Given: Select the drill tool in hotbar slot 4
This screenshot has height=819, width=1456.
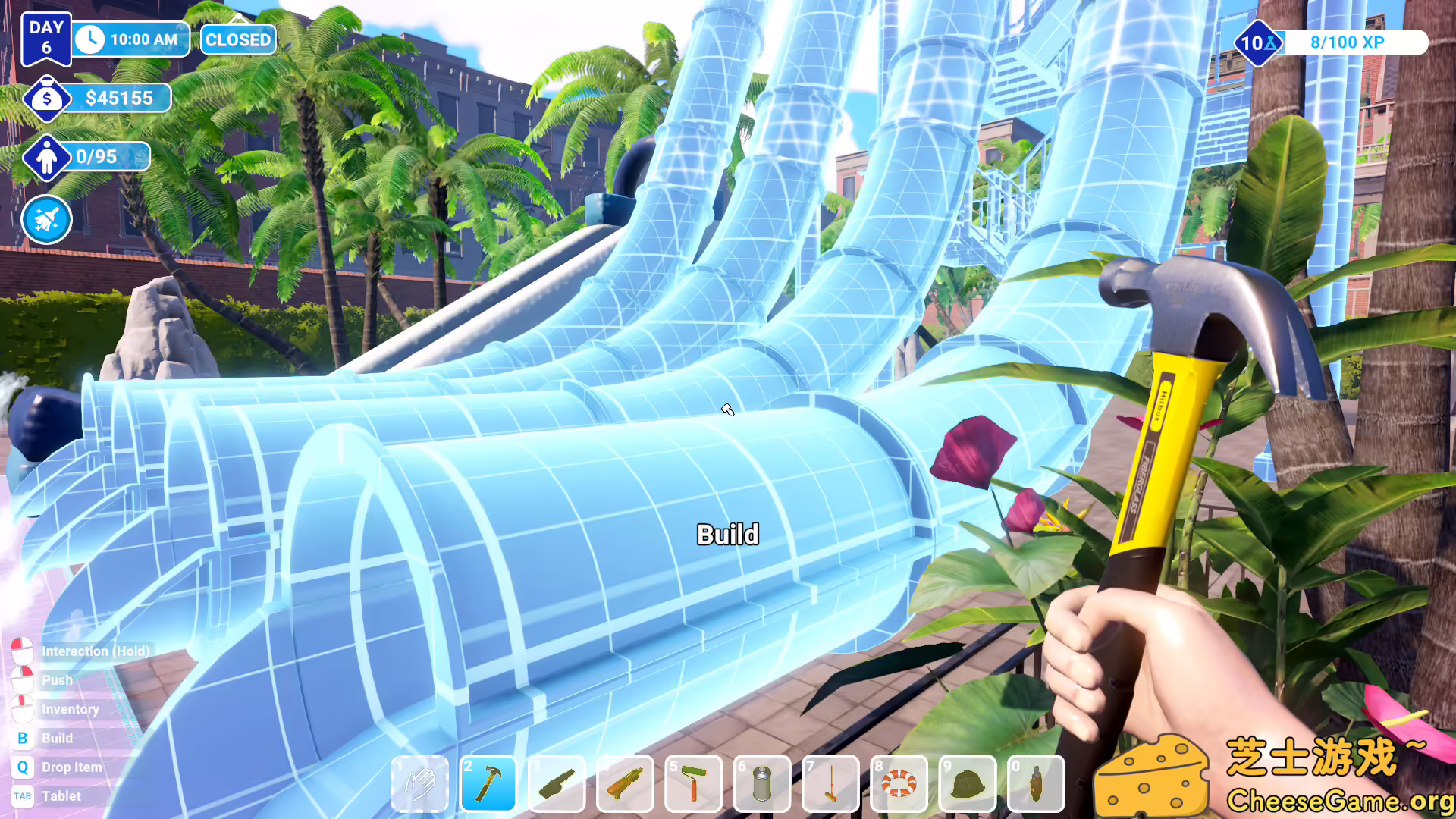Looking at the screenshot, I should coord(625,783).
